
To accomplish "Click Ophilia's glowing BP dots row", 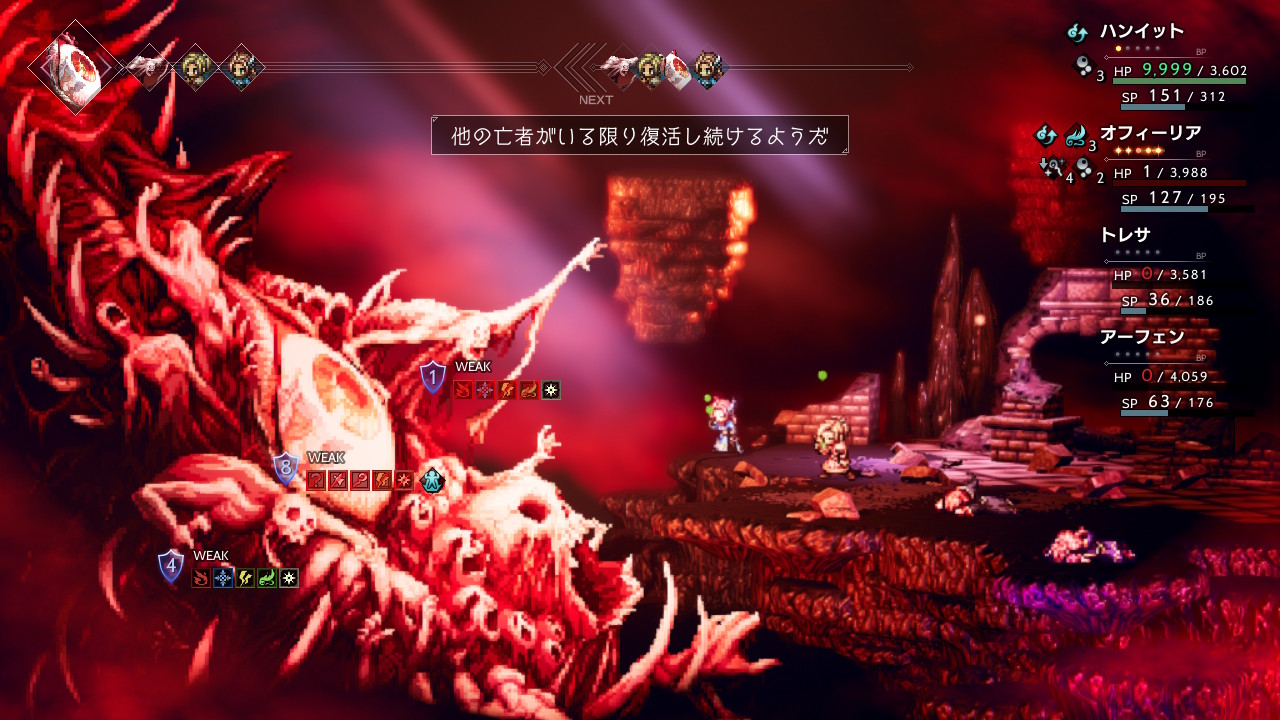I will coord(1138,151).
